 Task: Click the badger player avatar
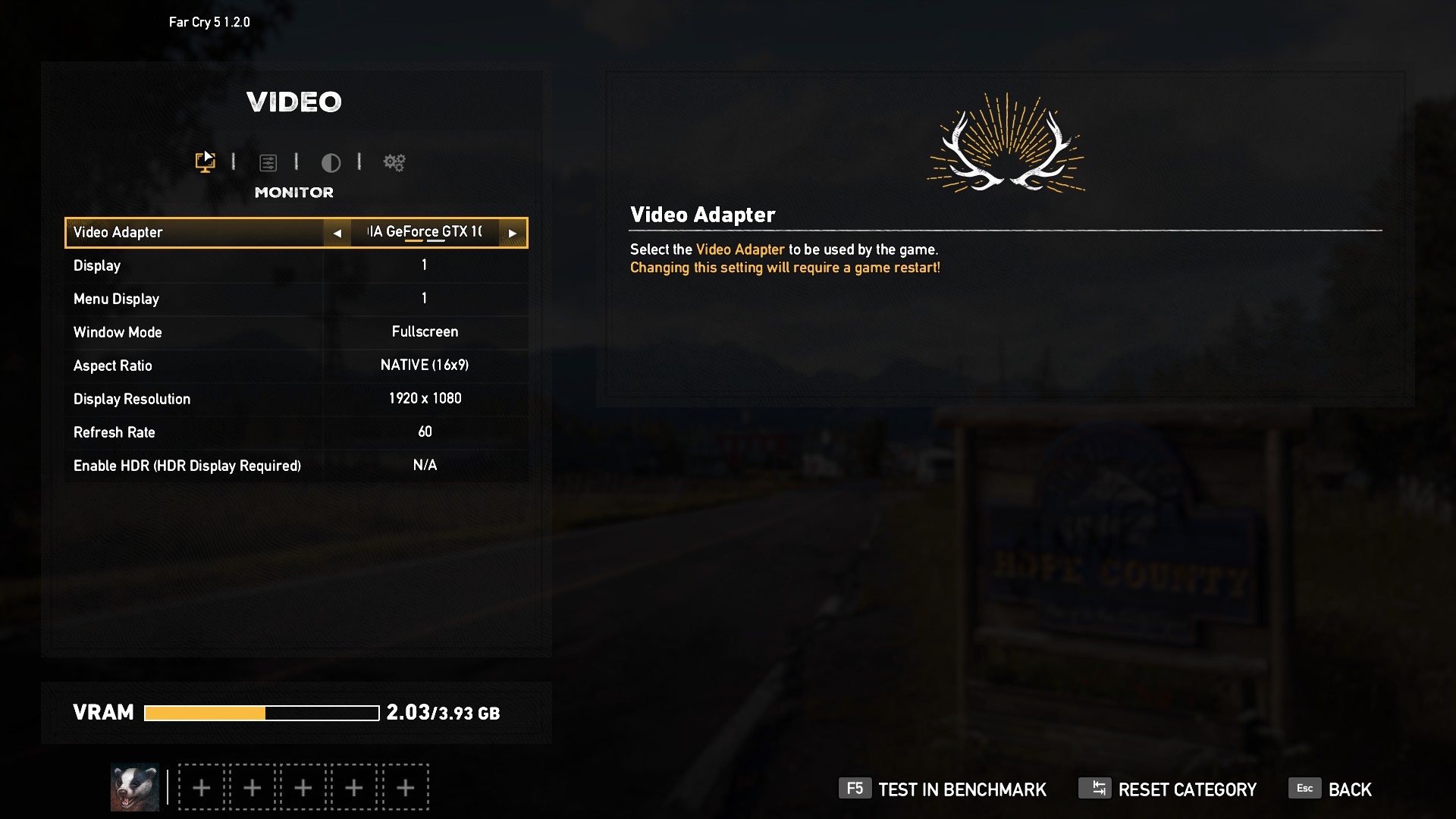click(x=135, y=787)
